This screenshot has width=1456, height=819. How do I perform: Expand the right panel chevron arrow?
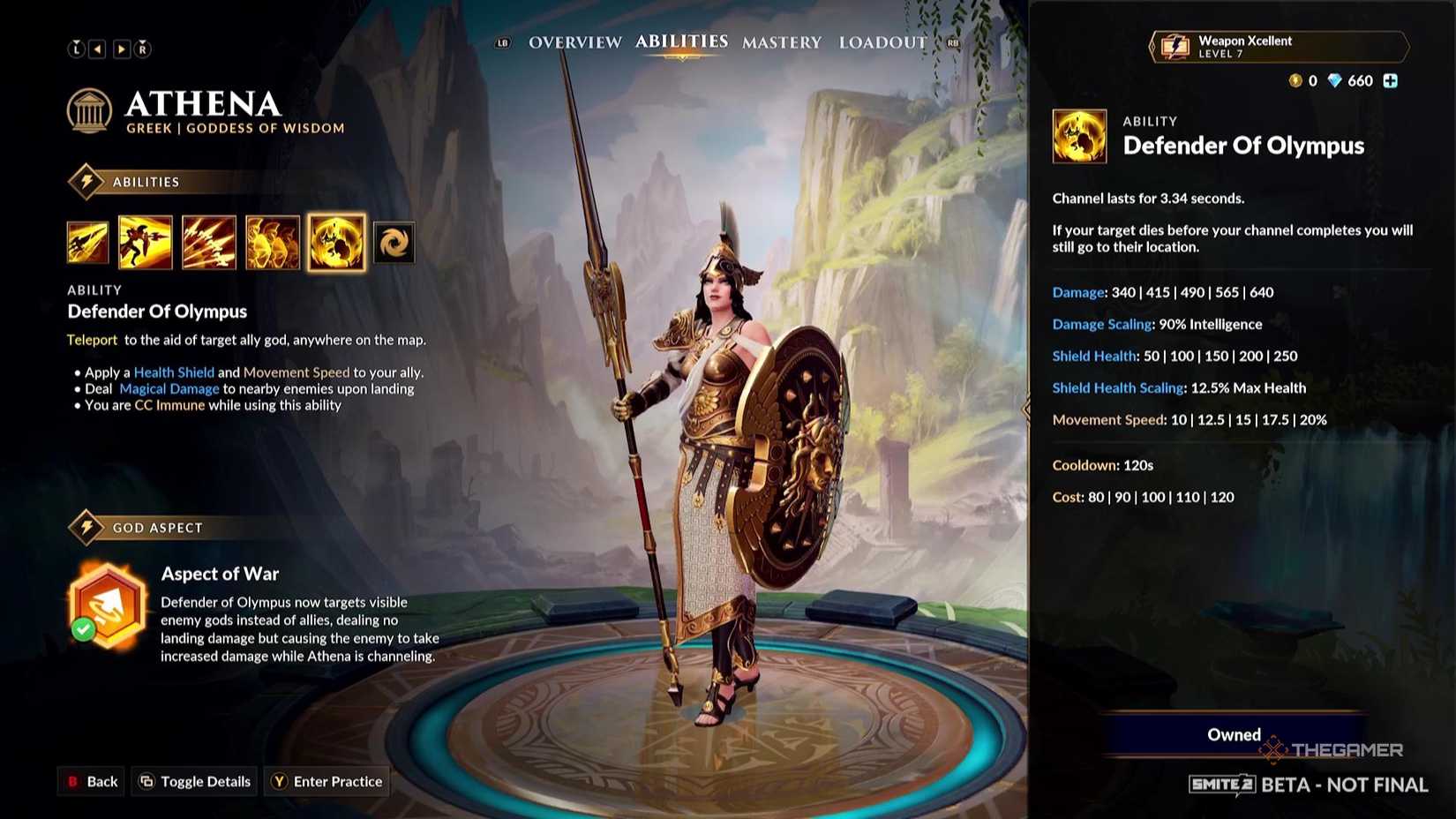(1025, 409)
